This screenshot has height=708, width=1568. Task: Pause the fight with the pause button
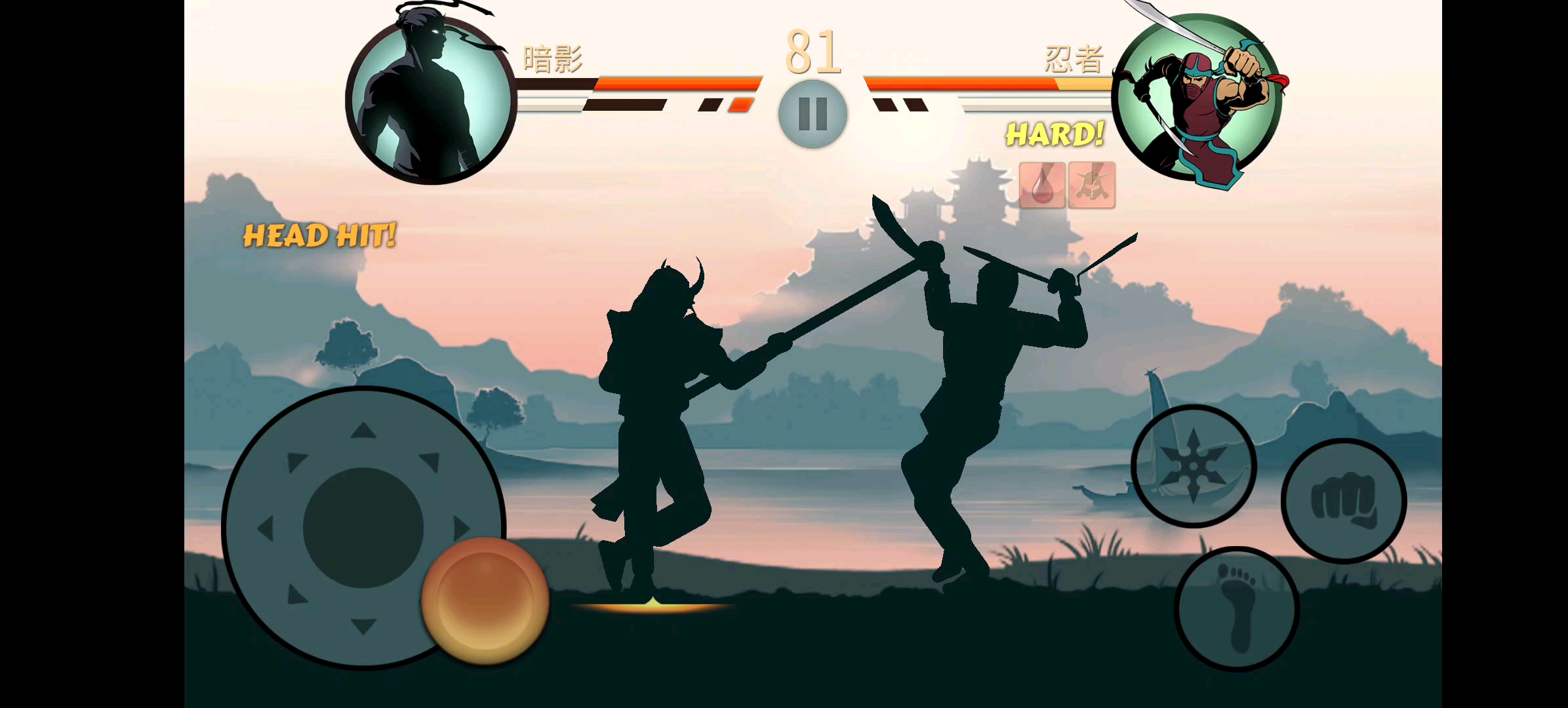(813, 114)
